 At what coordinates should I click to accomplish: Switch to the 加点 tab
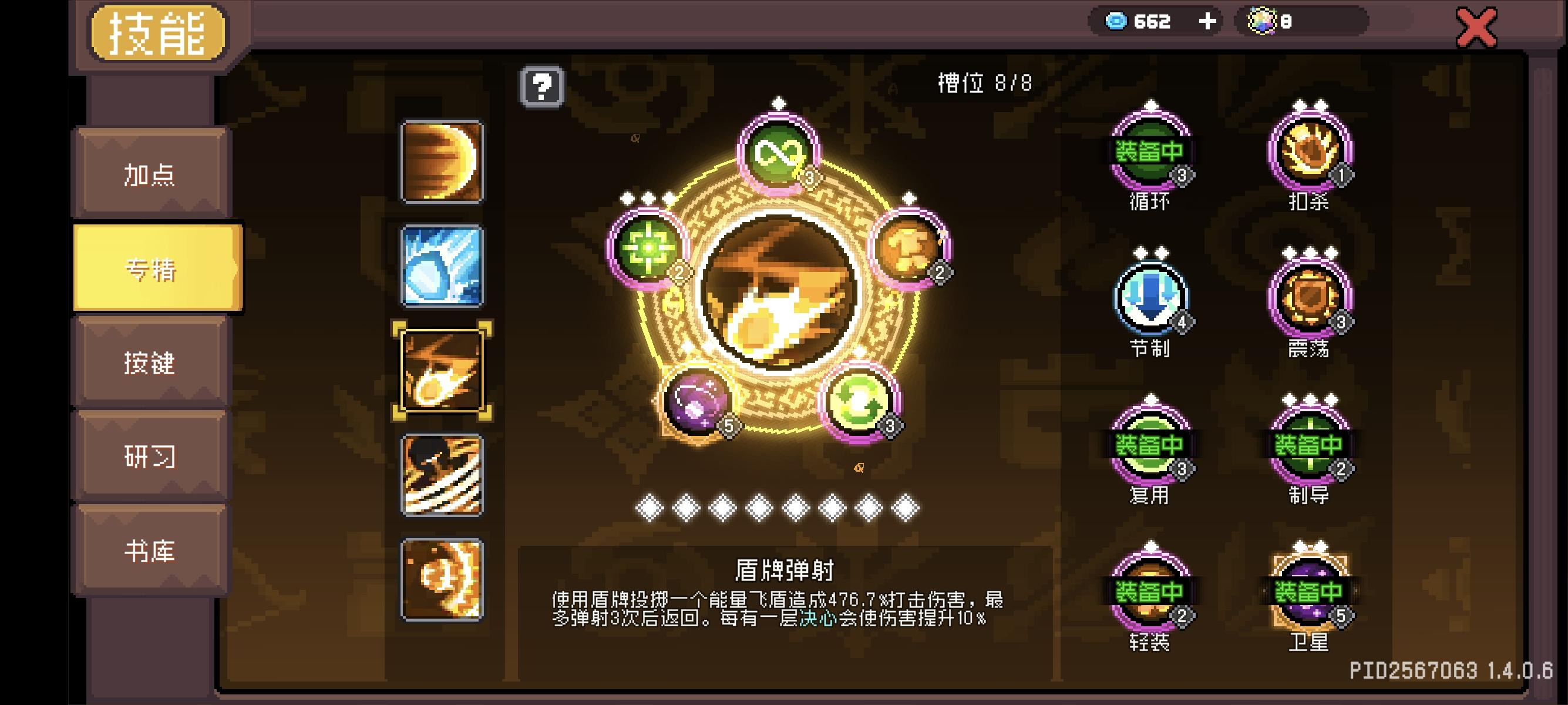point(152,173)
